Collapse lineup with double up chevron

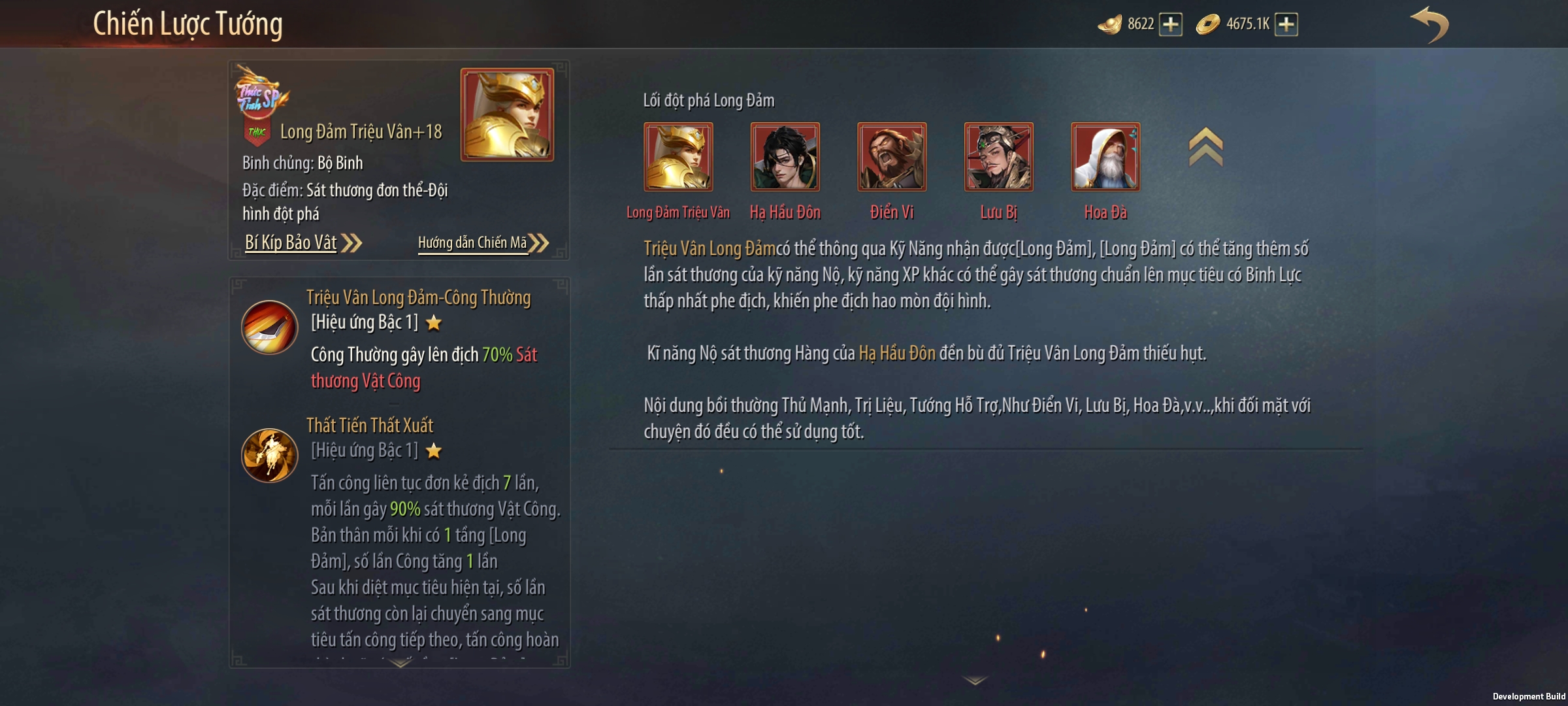click(1205, 147)
